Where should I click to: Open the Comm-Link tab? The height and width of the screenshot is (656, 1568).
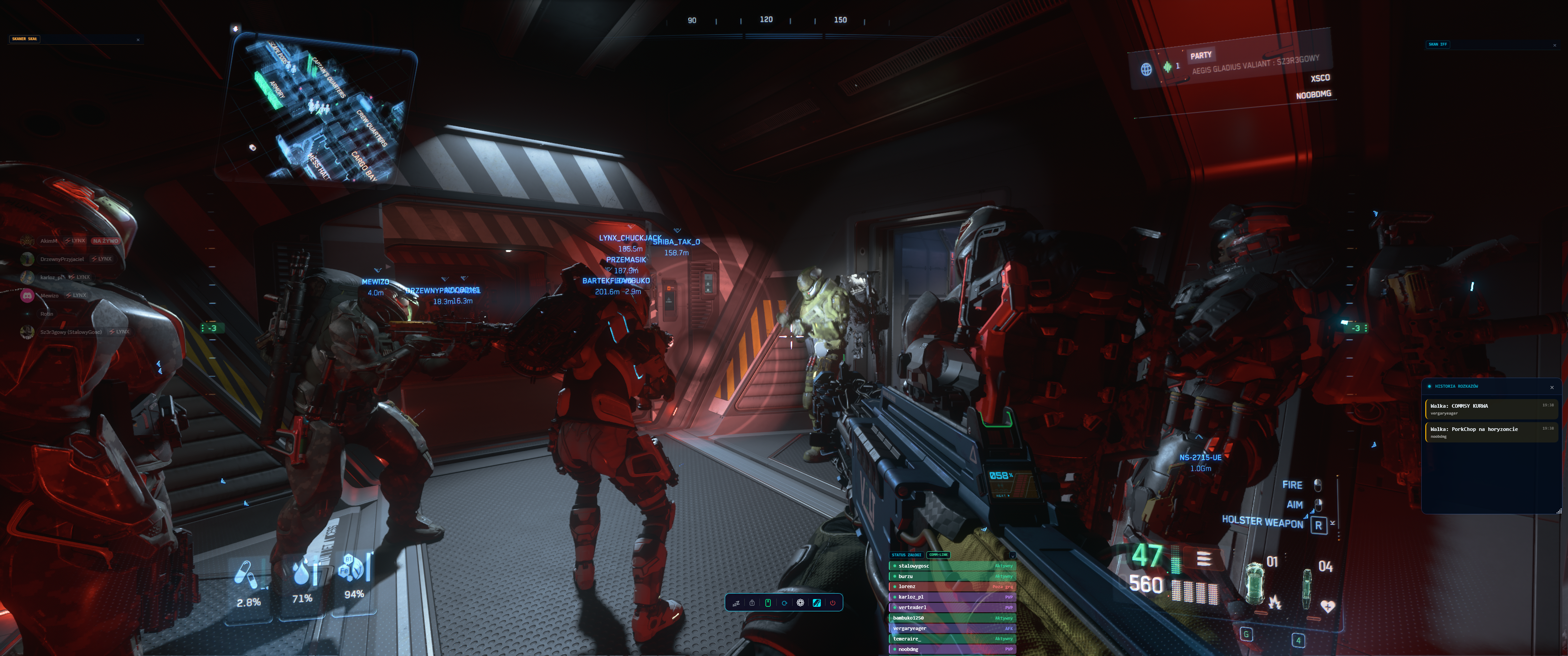[938, 555]
